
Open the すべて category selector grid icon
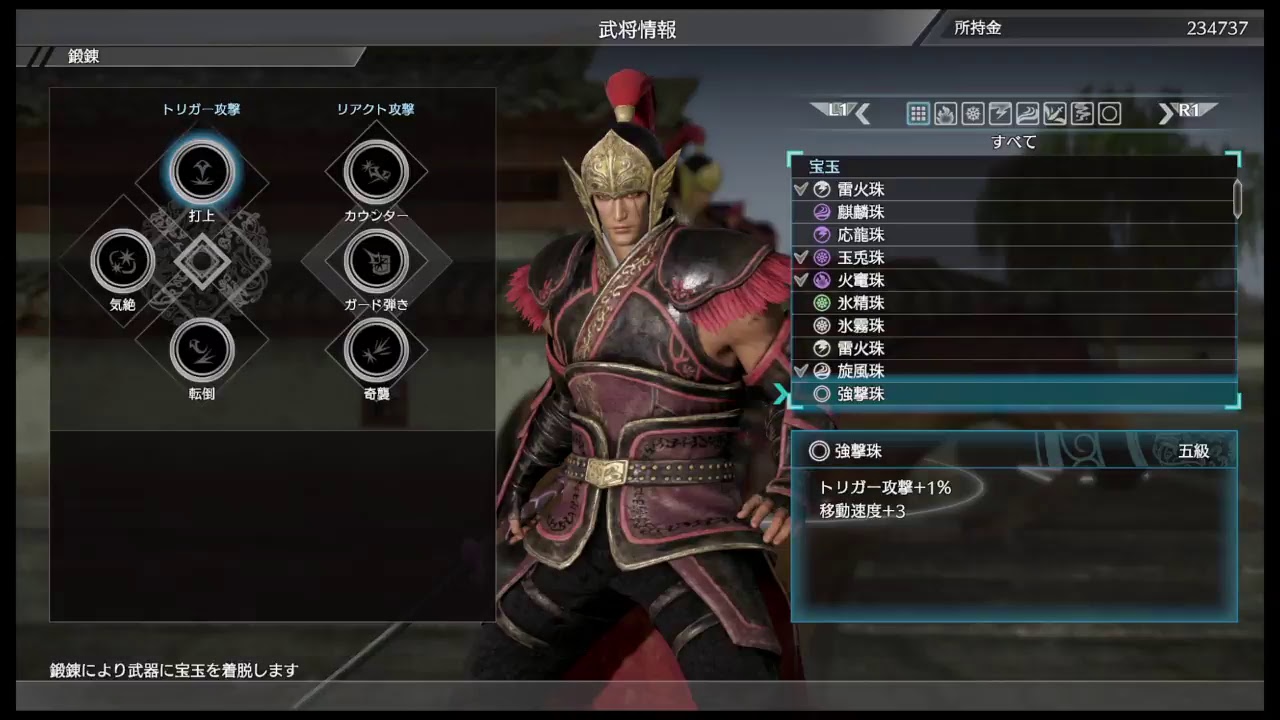click(917, 113)
